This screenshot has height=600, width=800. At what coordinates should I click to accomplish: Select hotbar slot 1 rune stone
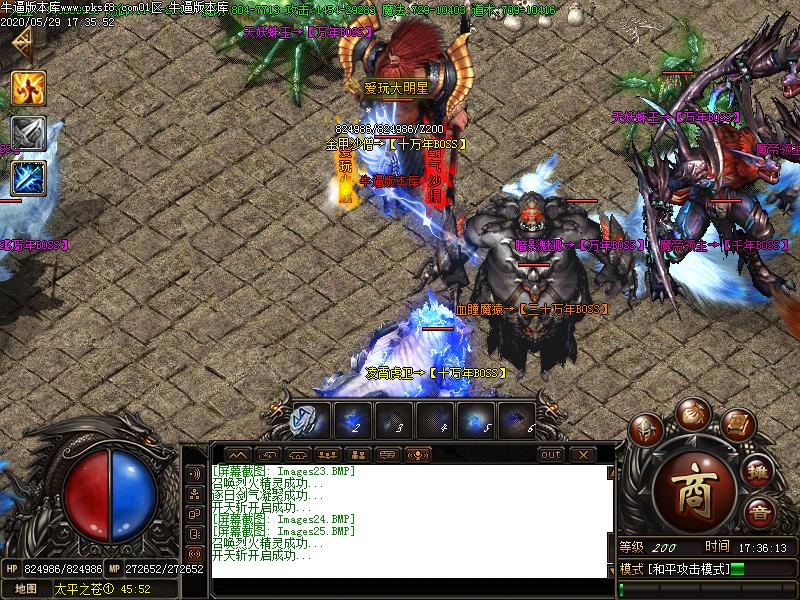pos(307,420)
